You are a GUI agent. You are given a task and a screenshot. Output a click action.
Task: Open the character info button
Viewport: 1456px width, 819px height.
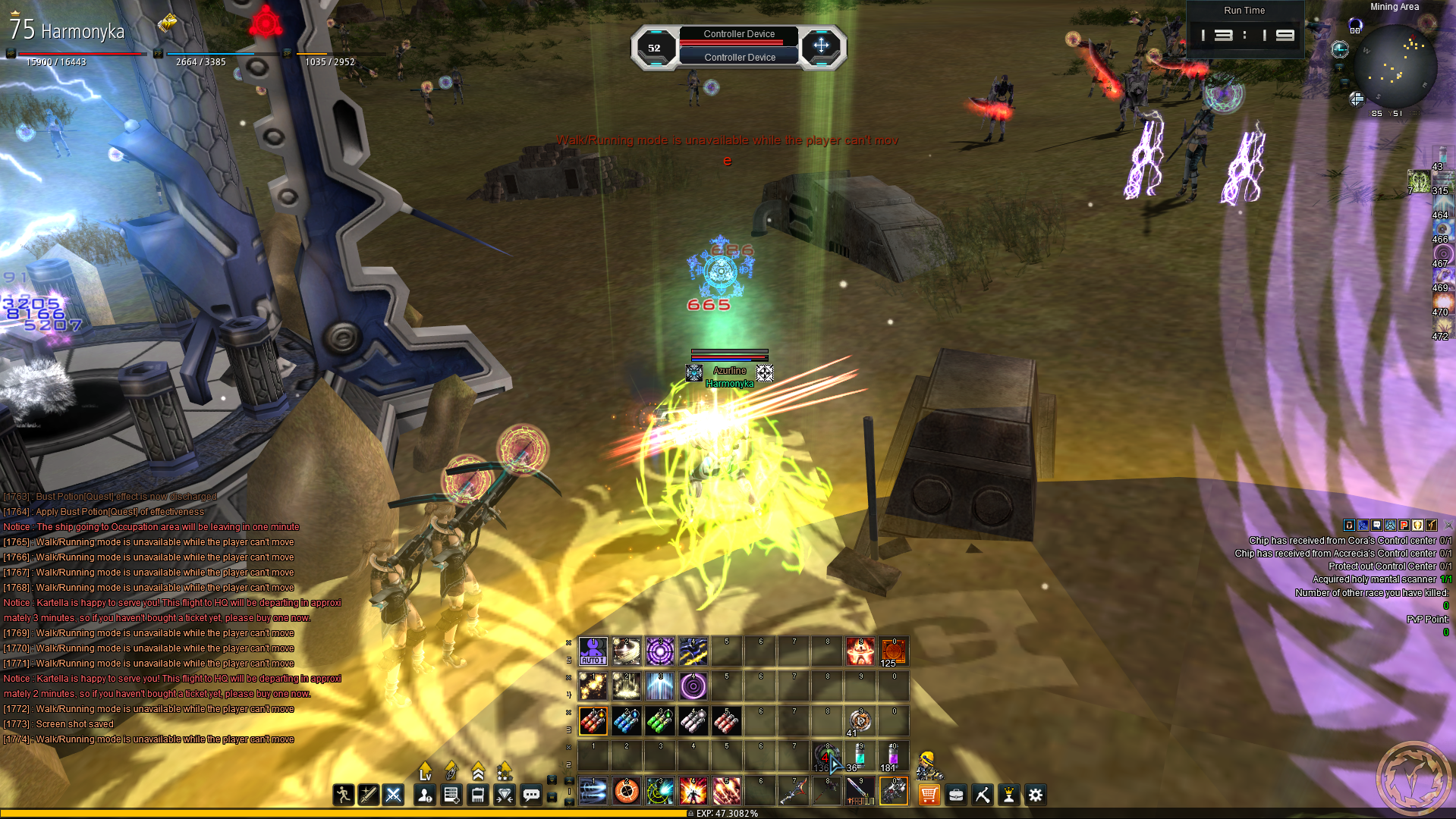pos(425,795)
